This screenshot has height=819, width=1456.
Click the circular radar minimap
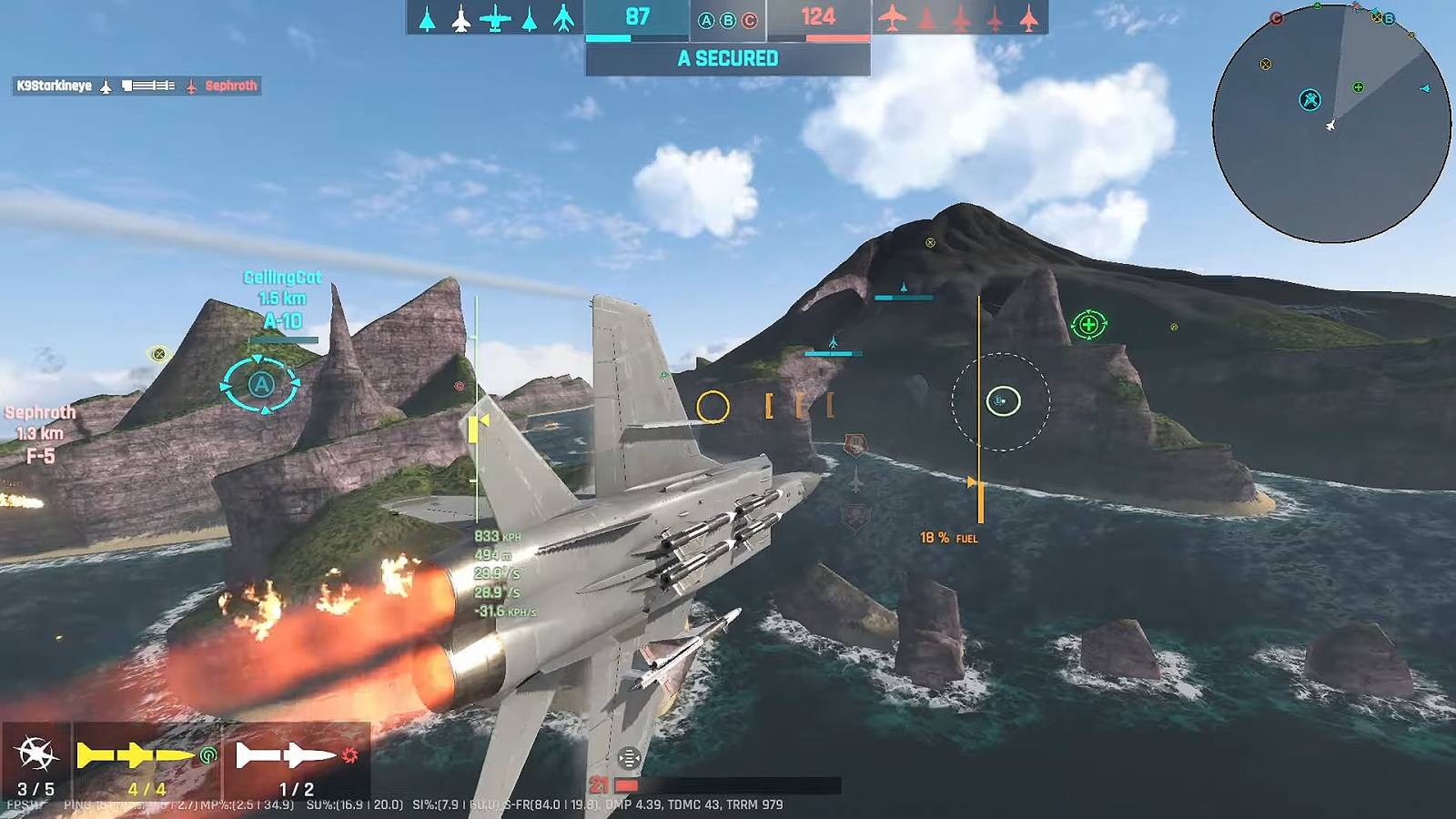(x=1331, y=124)
